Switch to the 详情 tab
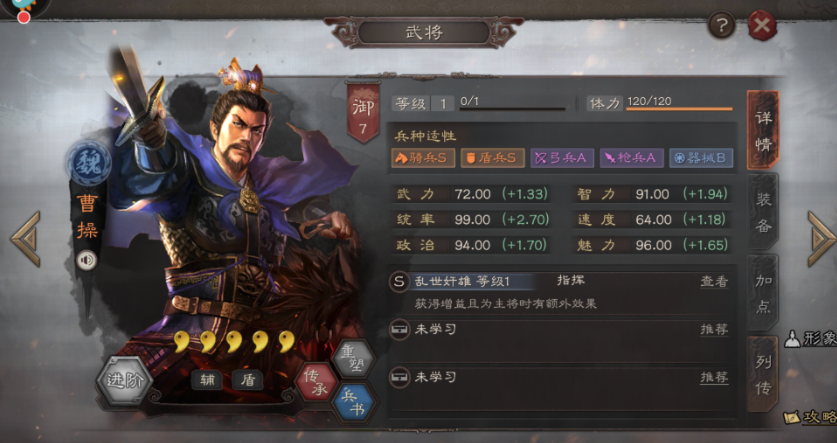 (x=763, y=130)
